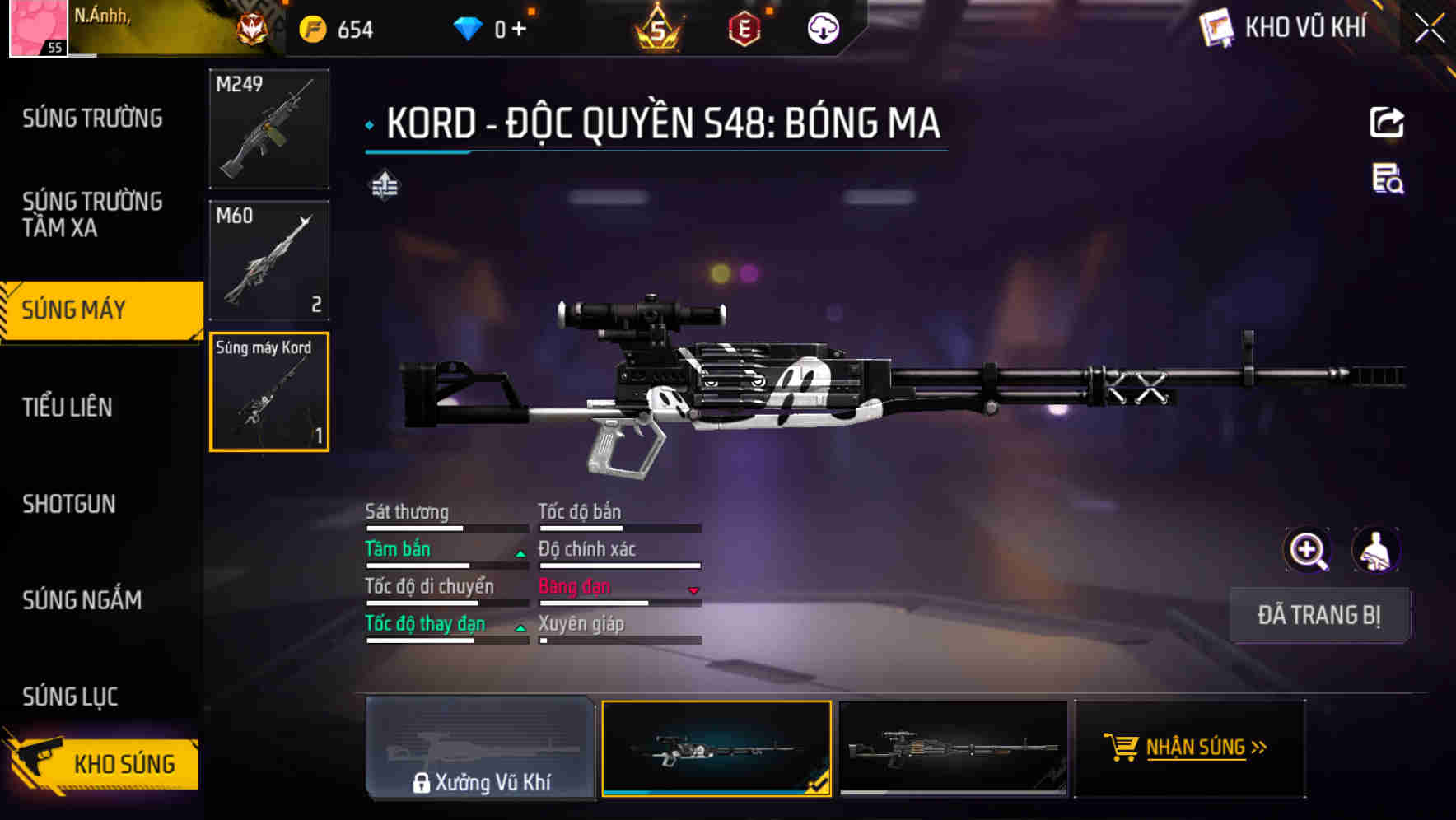Open the locked Xưởng Vũ Khí panel
Screen dimensions: 1456x820
tap(480, 748)
